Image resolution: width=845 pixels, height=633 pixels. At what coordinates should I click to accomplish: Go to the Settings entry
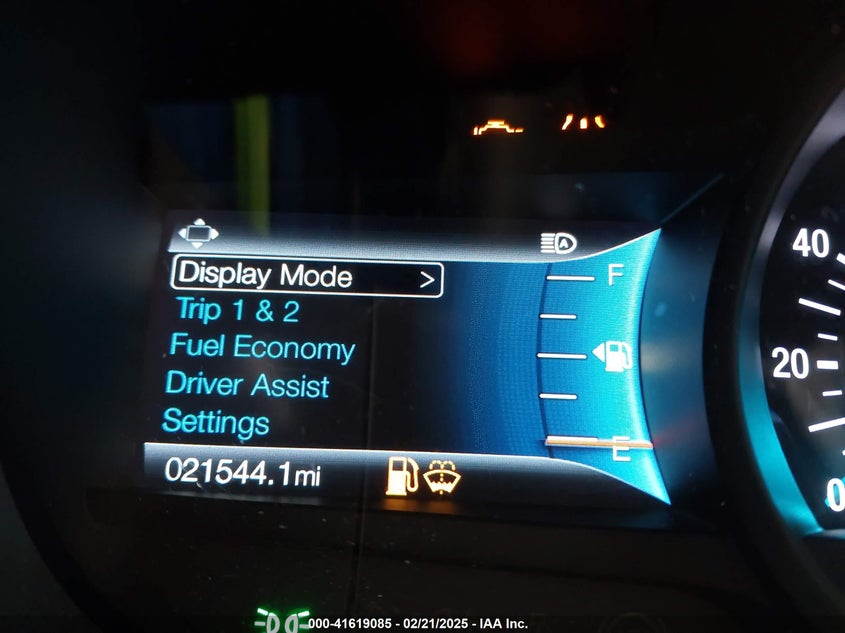216,421
